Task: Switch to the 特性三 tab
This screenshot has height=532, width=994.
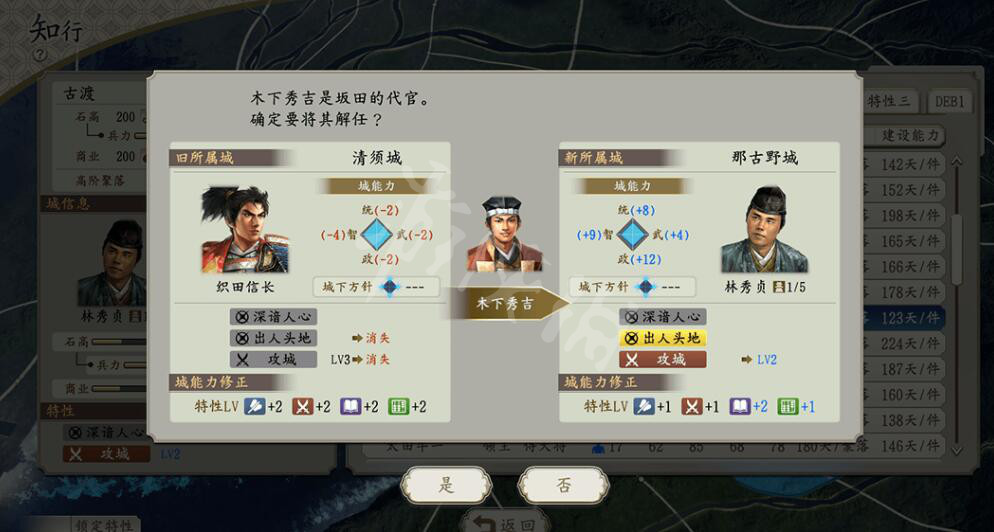Action: [890, 101]
